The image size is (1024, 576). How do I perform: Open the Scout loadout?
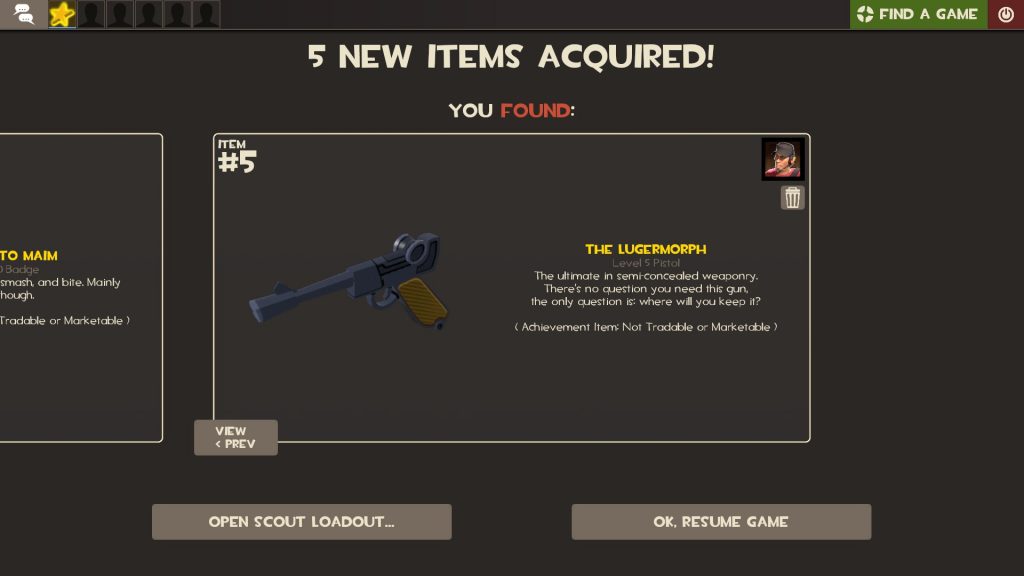point(301,522)
